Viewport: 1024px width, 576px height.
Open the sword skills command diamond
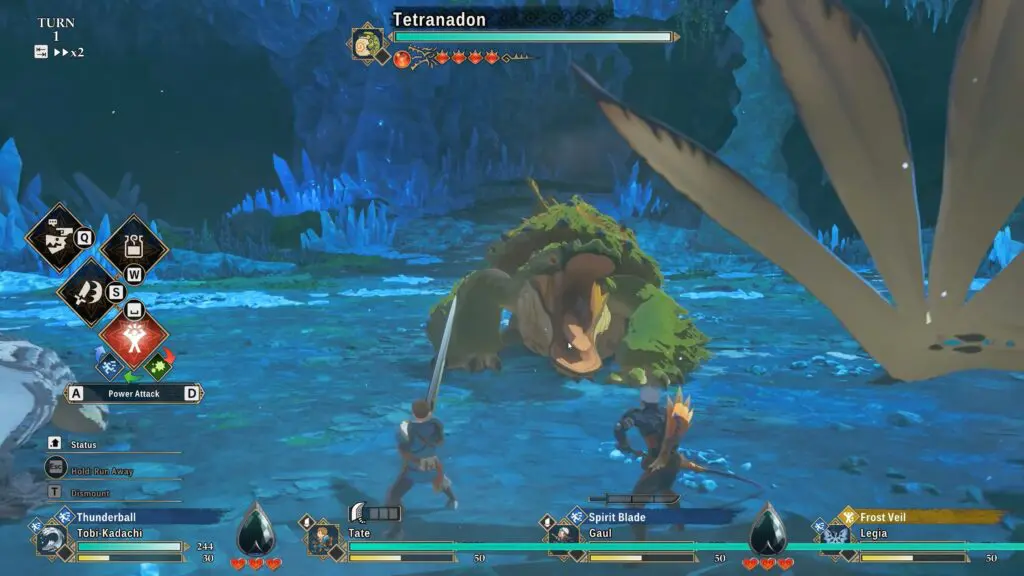click(89, 292)
